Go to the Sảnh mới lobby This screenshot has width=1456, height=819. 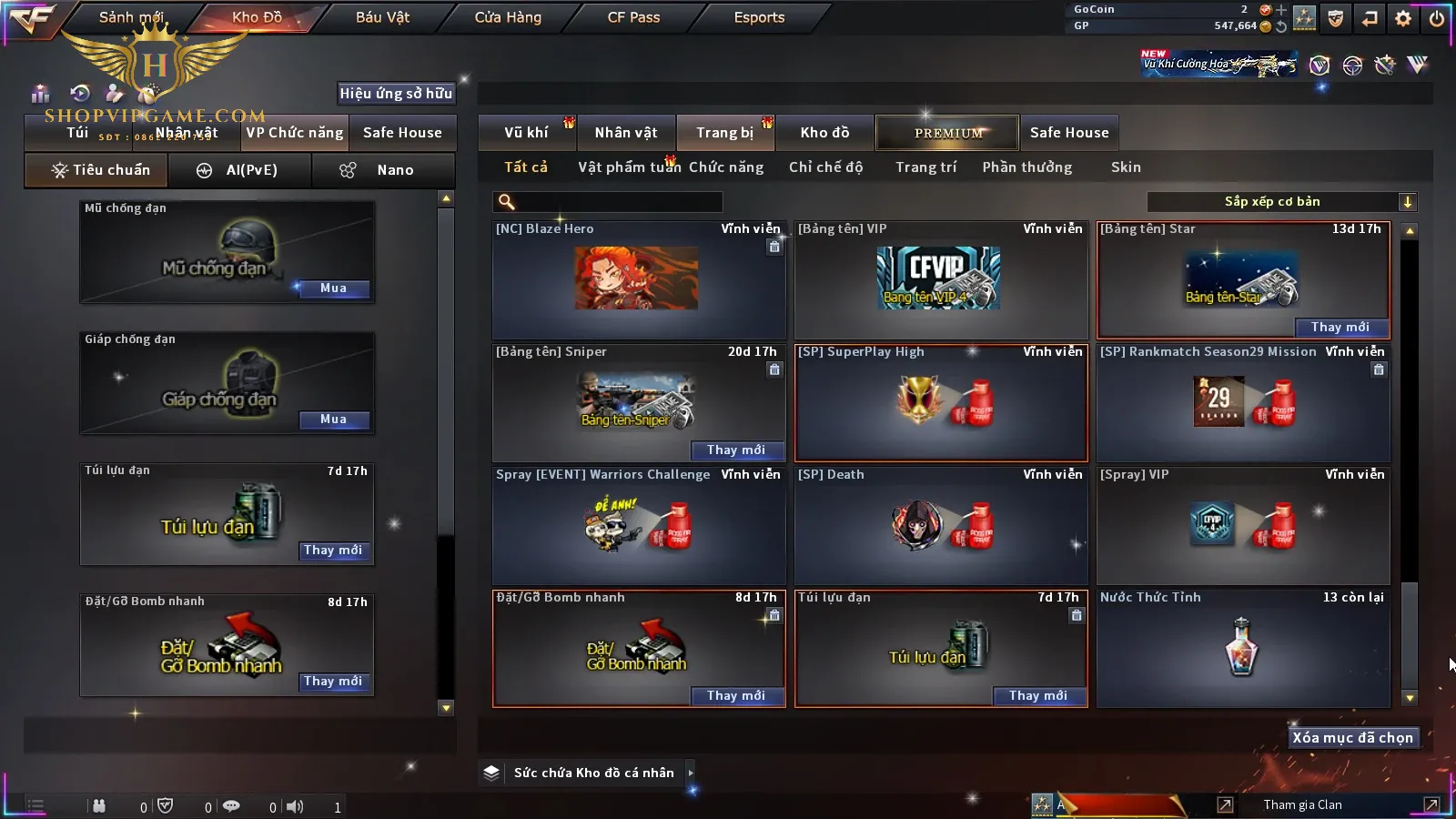point(131,17)
